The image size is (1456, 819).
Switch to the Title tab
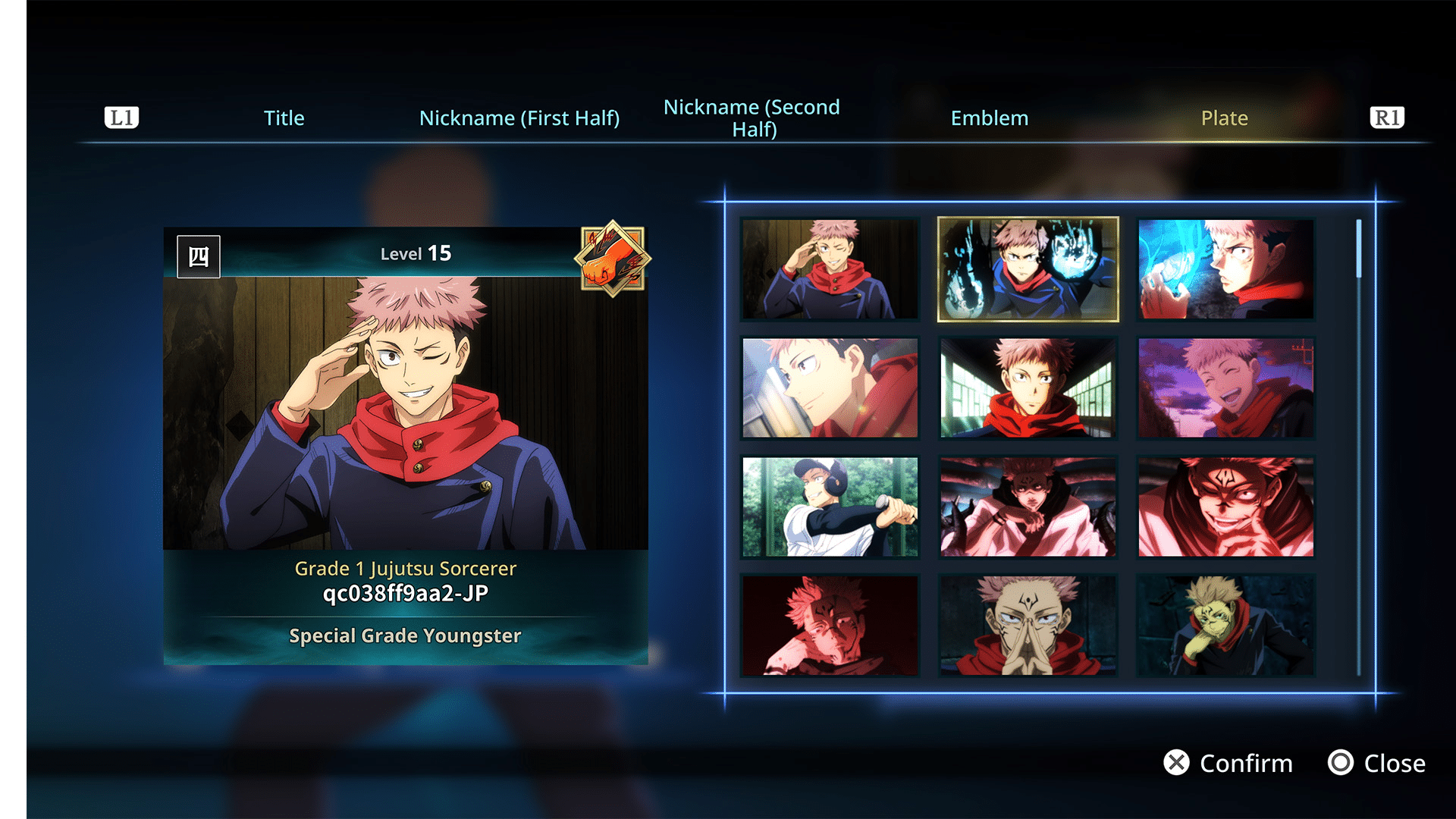pyautogui.click(x=284, y=118)
